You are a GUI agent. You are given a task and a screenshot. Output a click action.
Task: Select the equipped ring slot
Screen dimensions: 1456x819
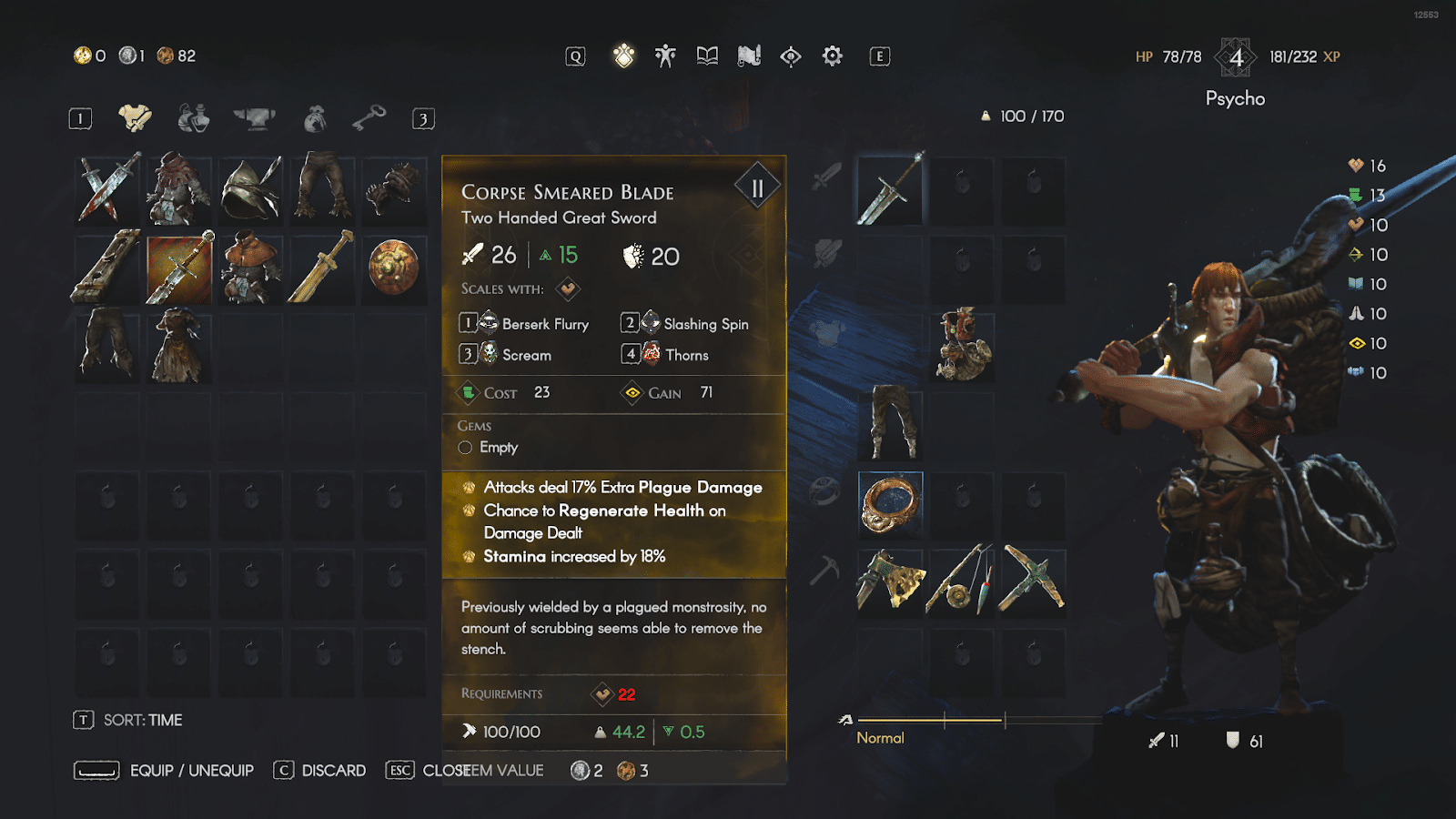(889, 500)
